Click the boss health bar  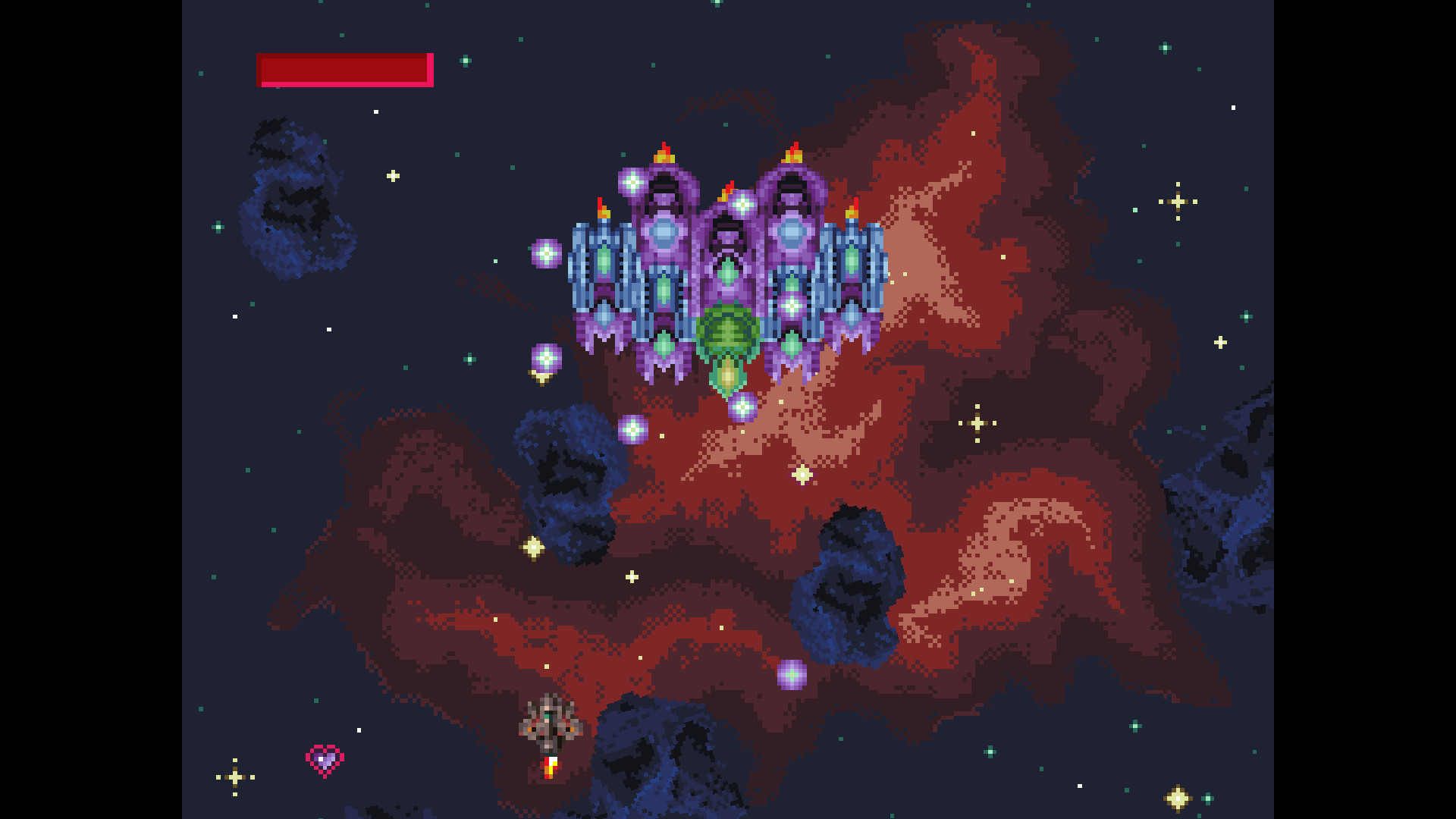point(345,69)
